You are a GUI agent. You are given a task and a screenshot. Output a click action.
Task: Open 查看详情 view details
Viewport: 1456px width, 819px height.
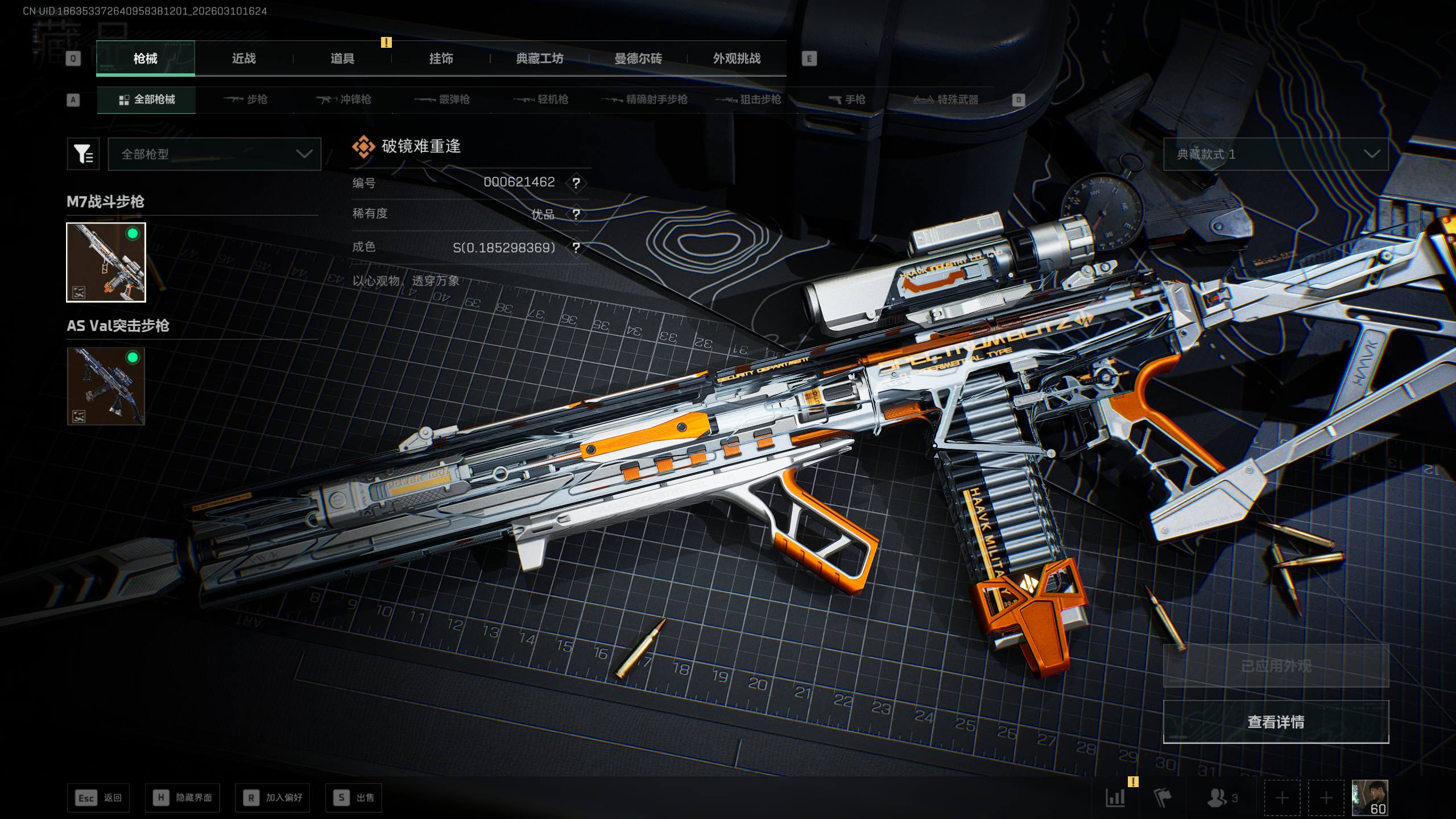click(x=1276, y=722)
